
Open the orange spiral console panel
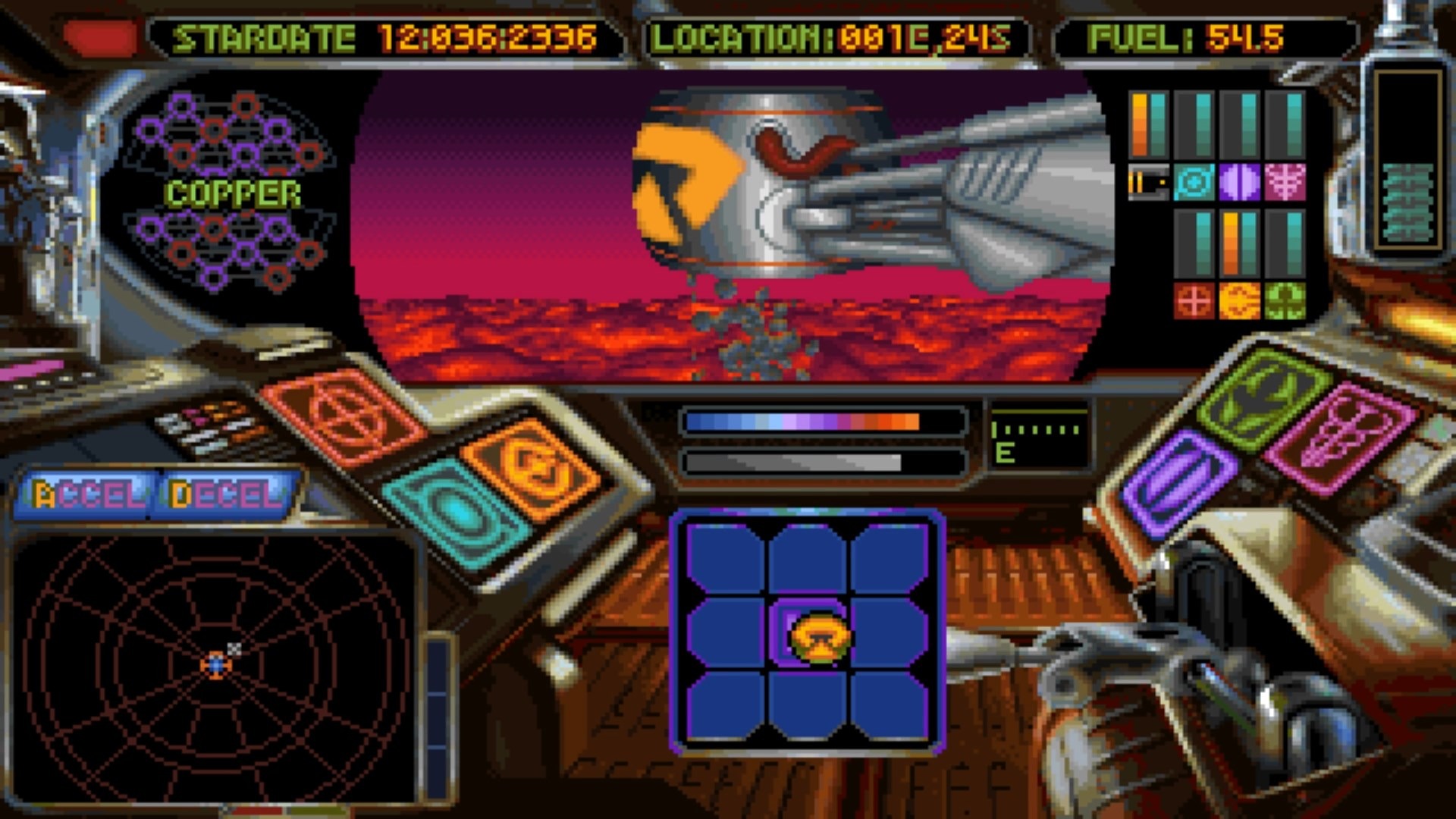pos(530,467)
